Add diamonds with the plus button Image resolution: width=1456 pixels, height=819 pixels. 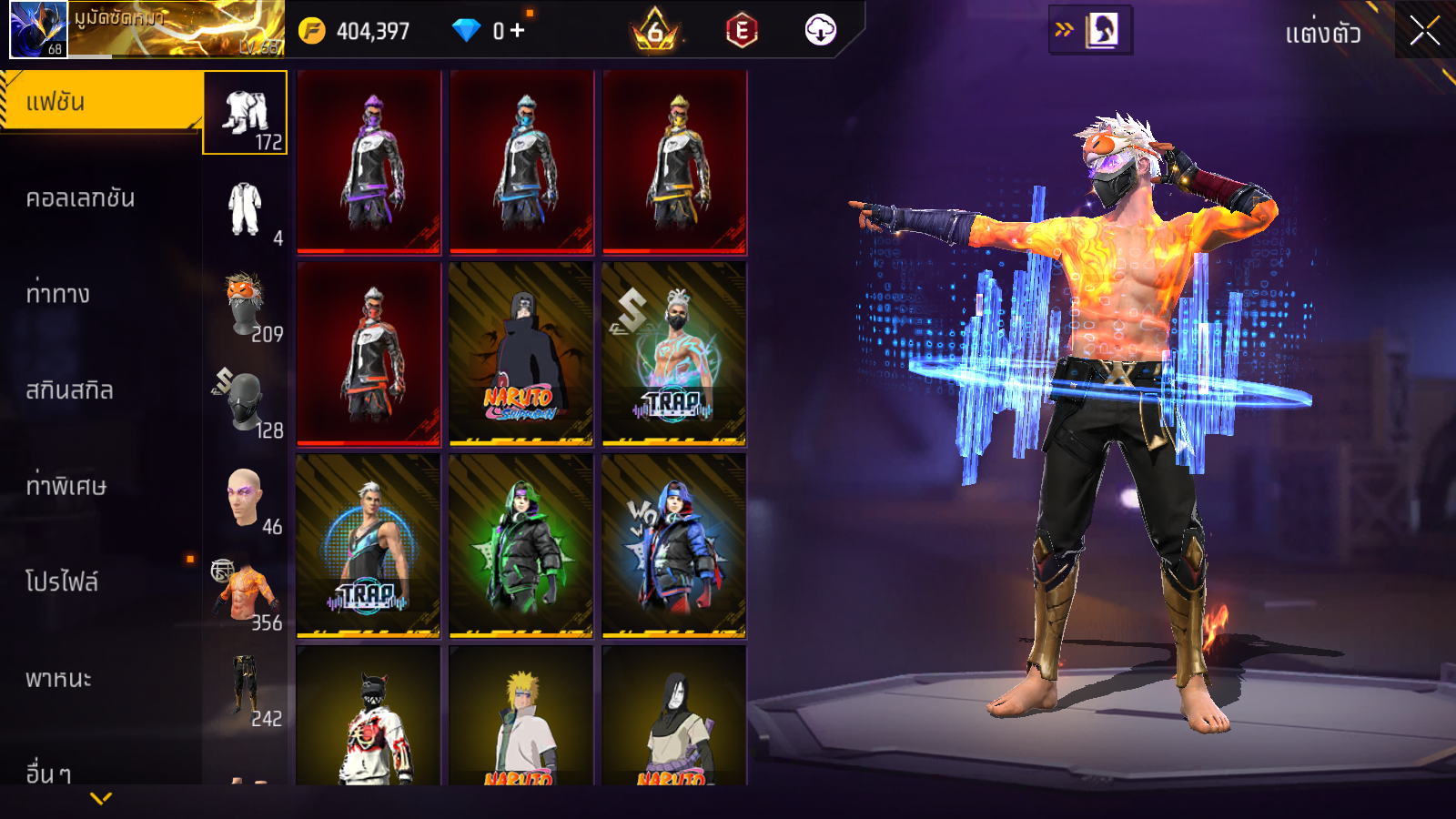click(x=517, y=31)
